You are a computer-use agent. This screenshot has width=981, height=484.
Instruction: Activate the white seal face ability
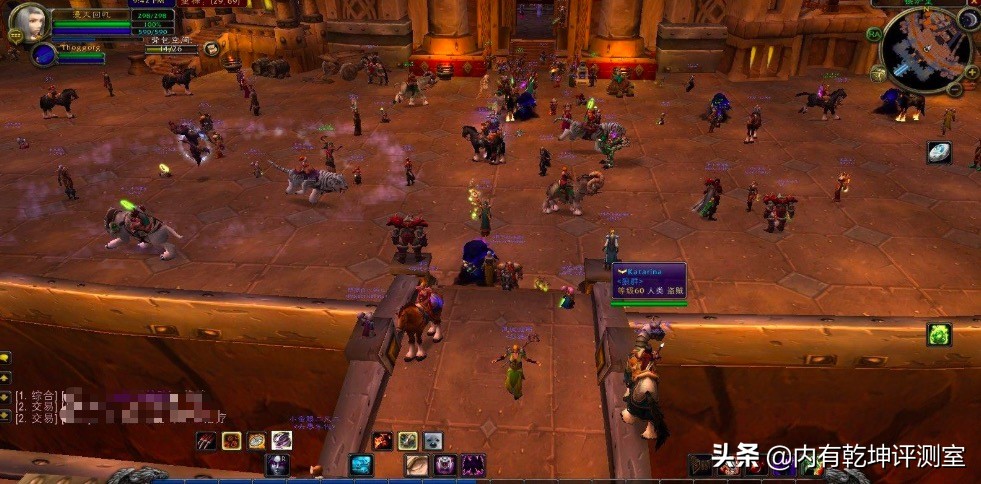point(432,440)
